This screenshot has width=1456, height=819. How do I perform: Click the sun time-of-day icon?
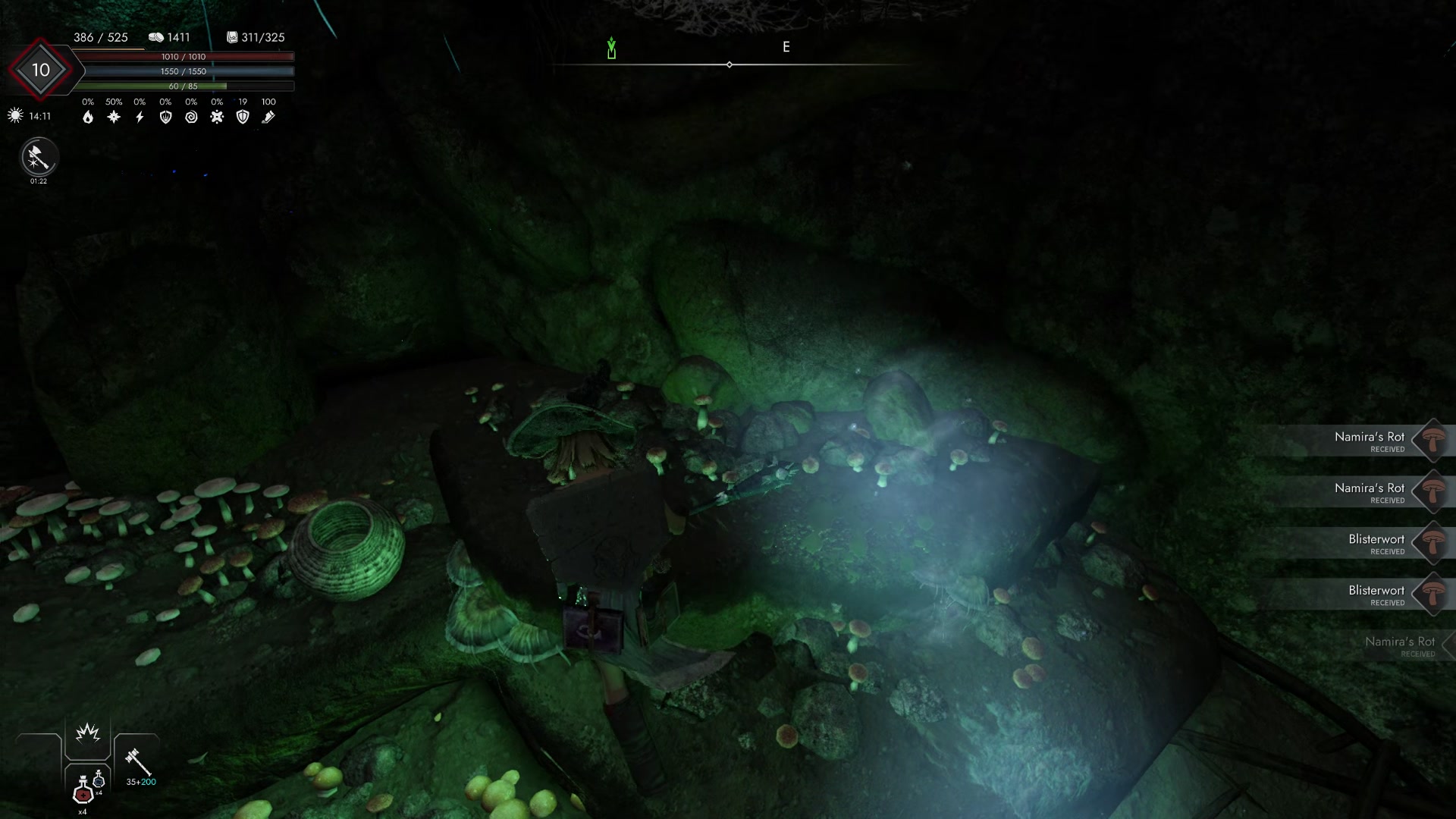pos(15,116)
